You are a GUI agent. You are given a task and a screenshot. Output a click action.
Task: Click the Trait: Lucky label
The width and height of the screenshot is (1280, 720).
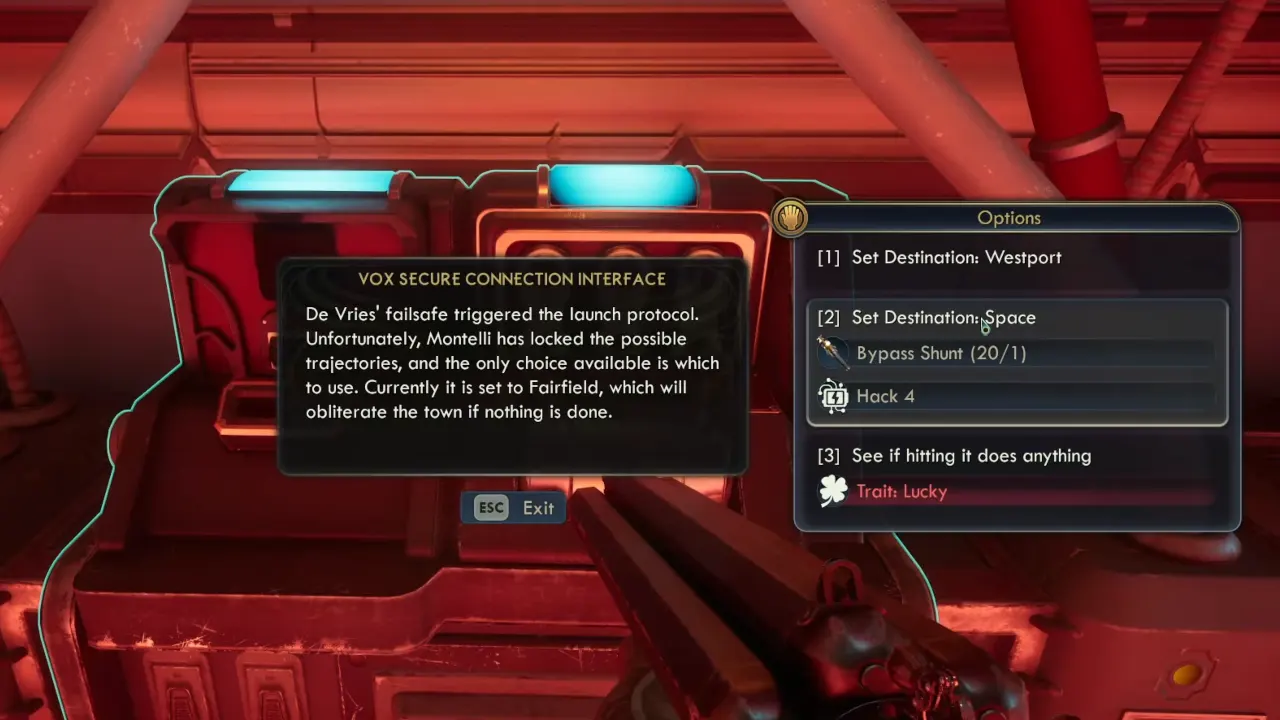[x=901, y=491]
